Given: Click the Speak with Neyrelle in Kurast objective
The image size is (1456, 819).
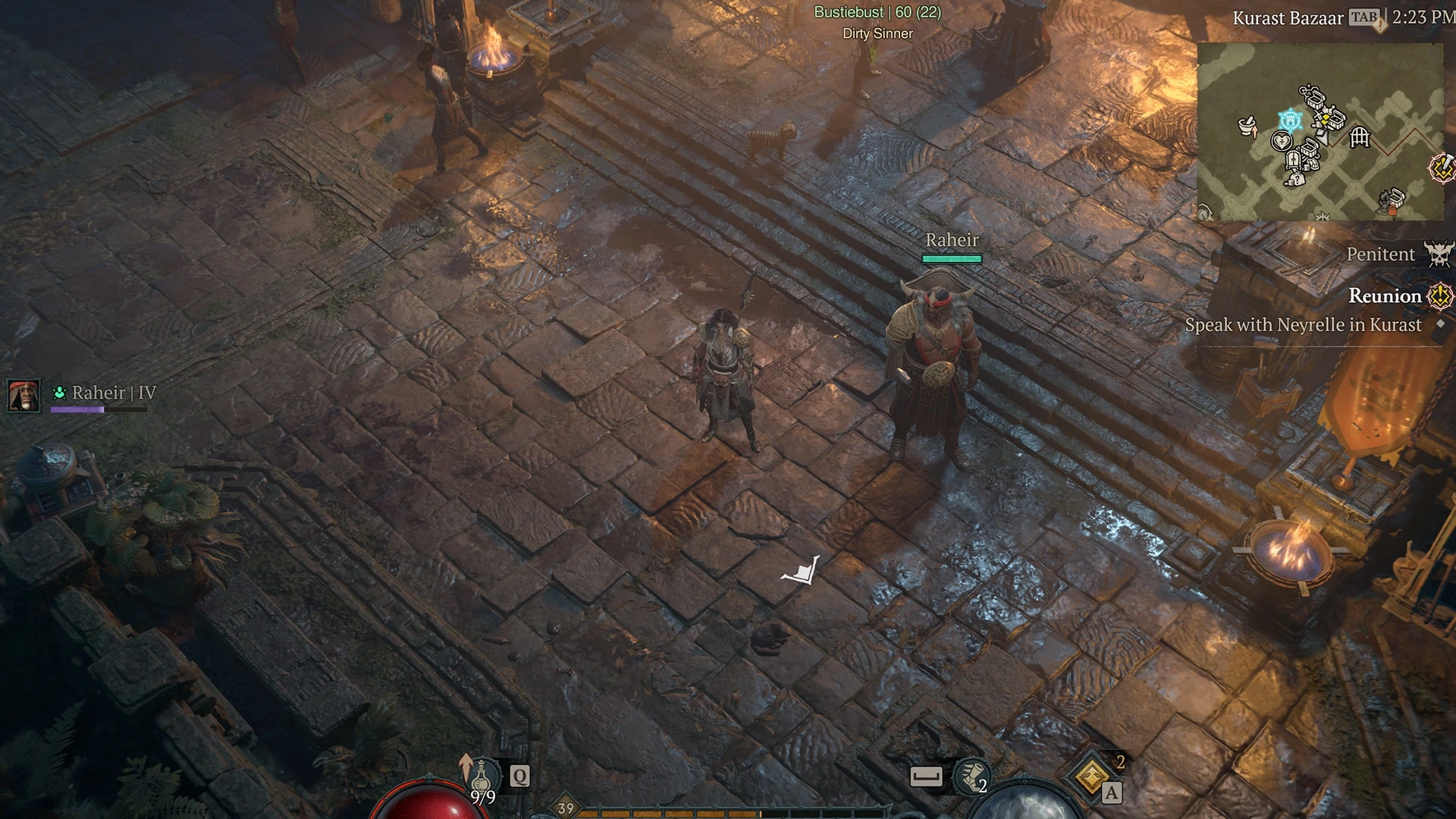Looking at the screenshot, I should pos(1305,325).
